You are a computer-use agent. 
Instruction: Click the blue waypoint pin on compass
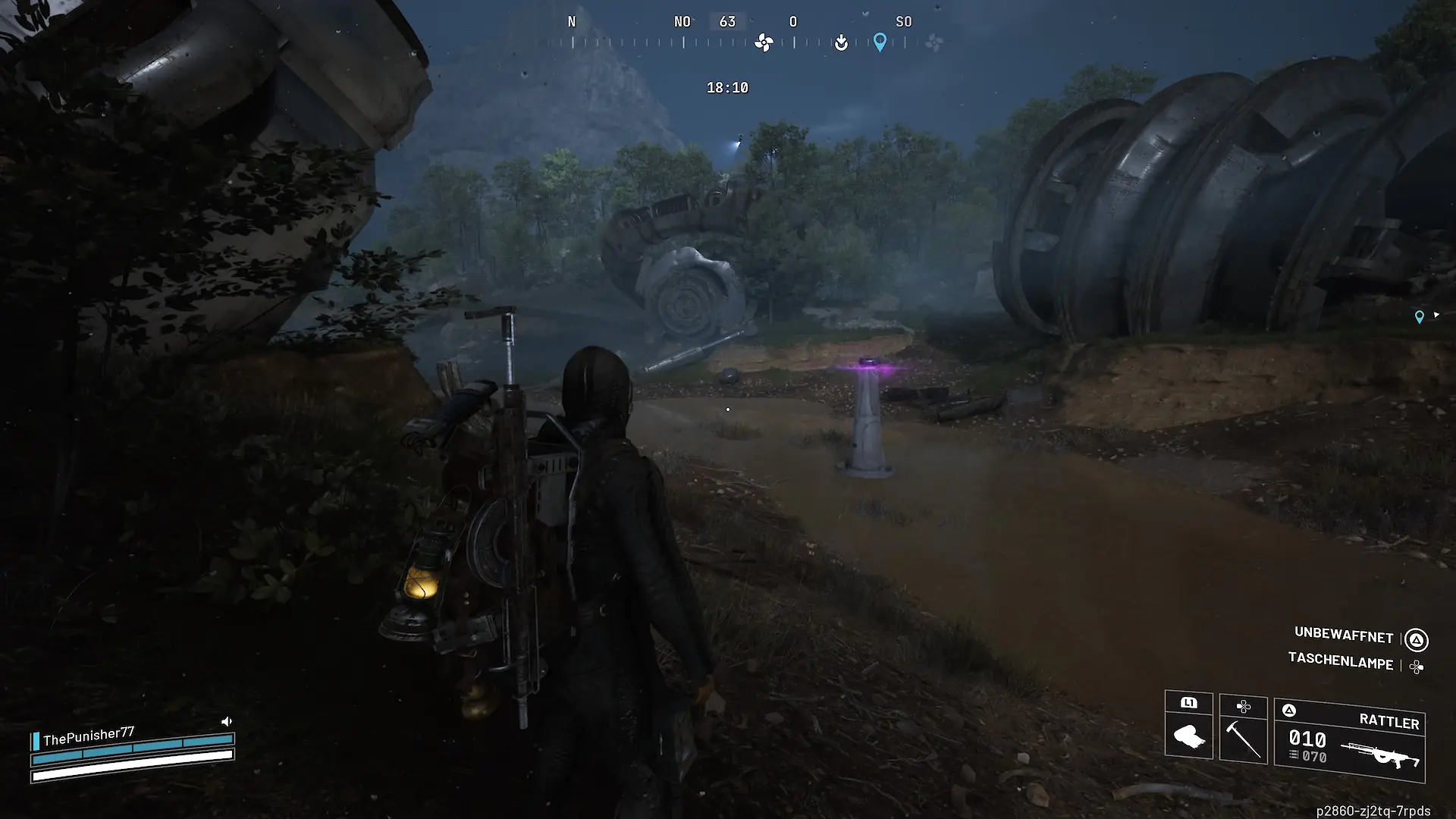[880, 42]
